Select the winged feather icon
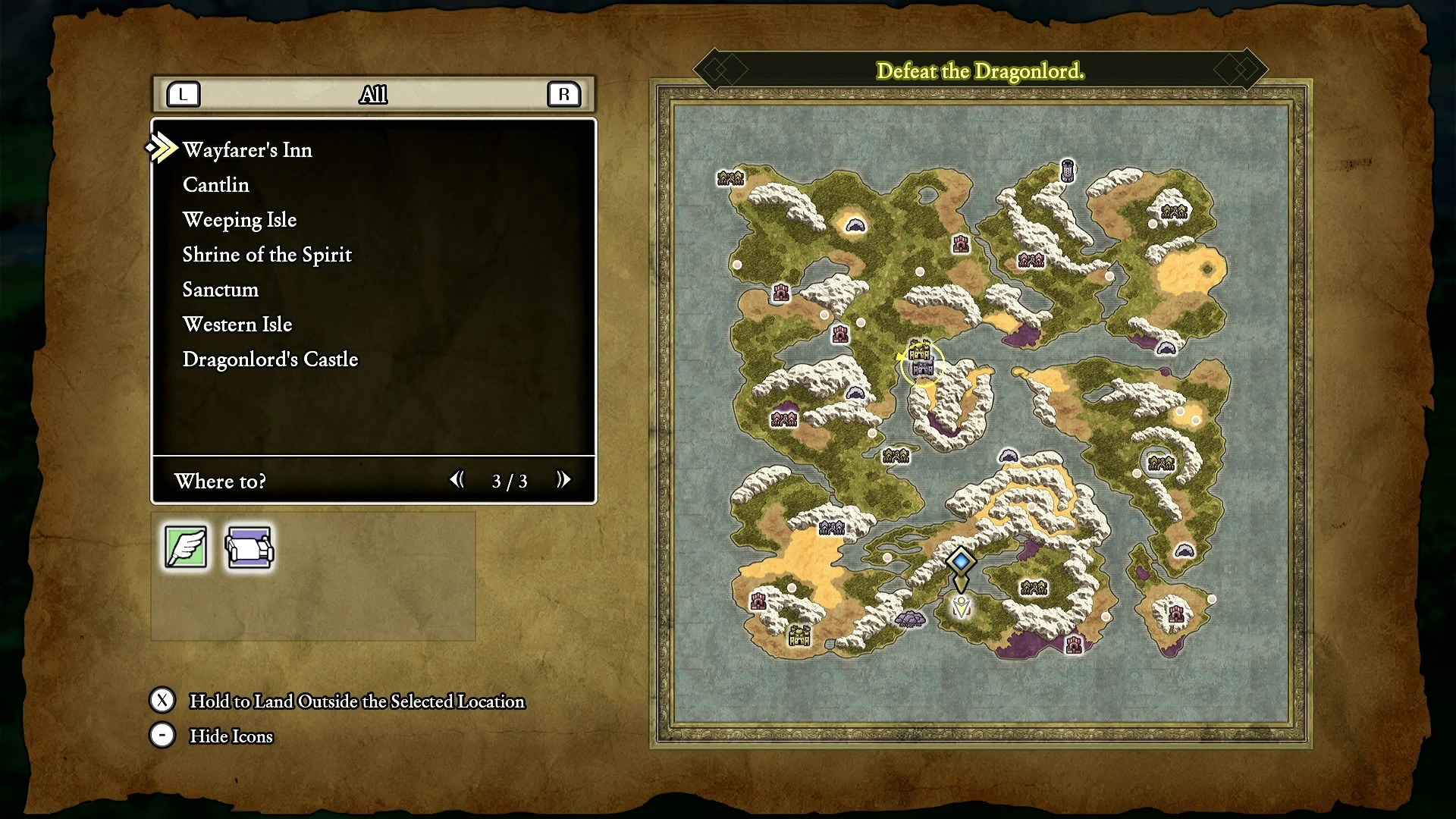 click(x=186, y=547)
